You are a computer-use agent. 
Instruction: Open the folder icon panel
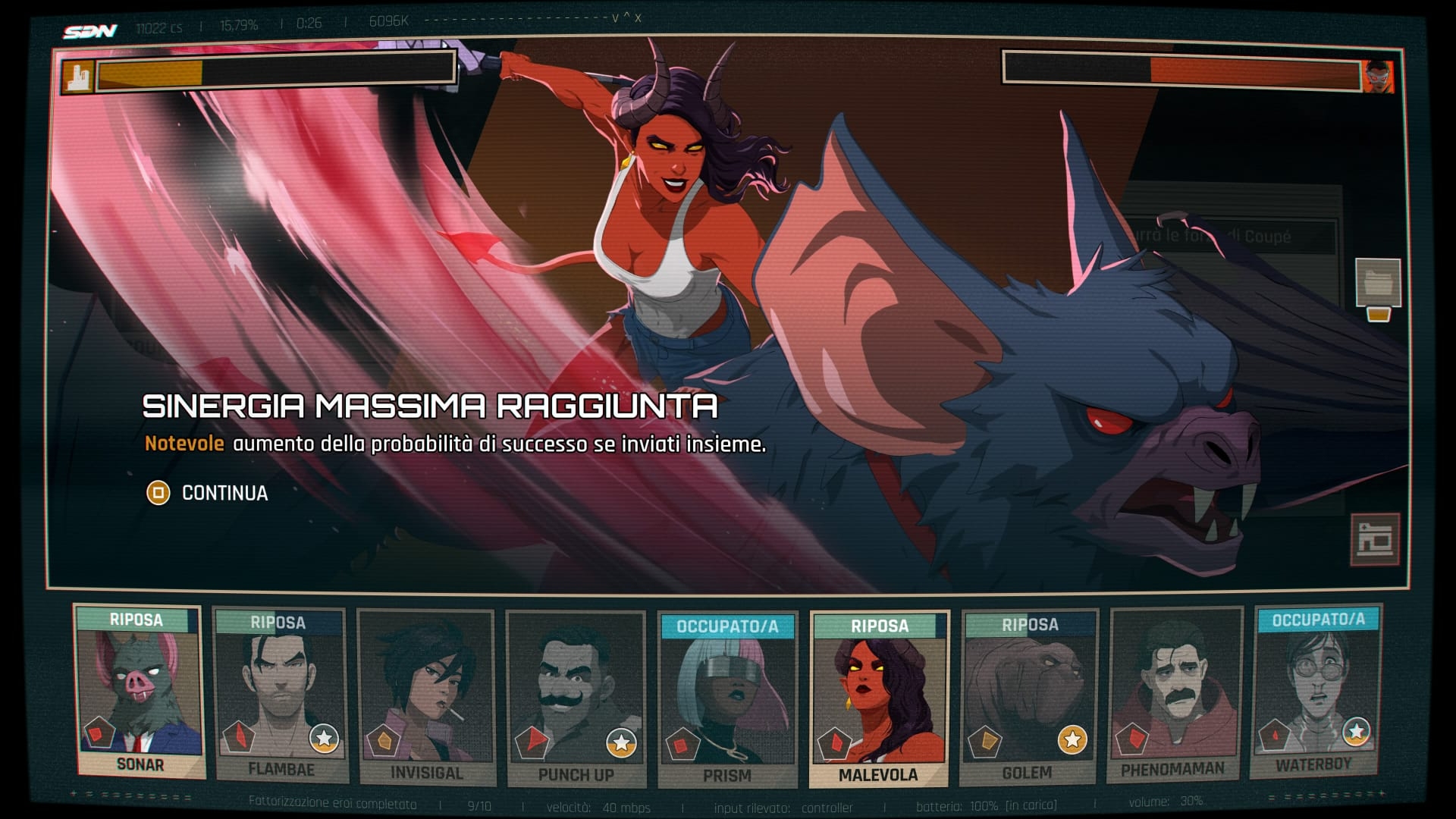pos(1378,283)
